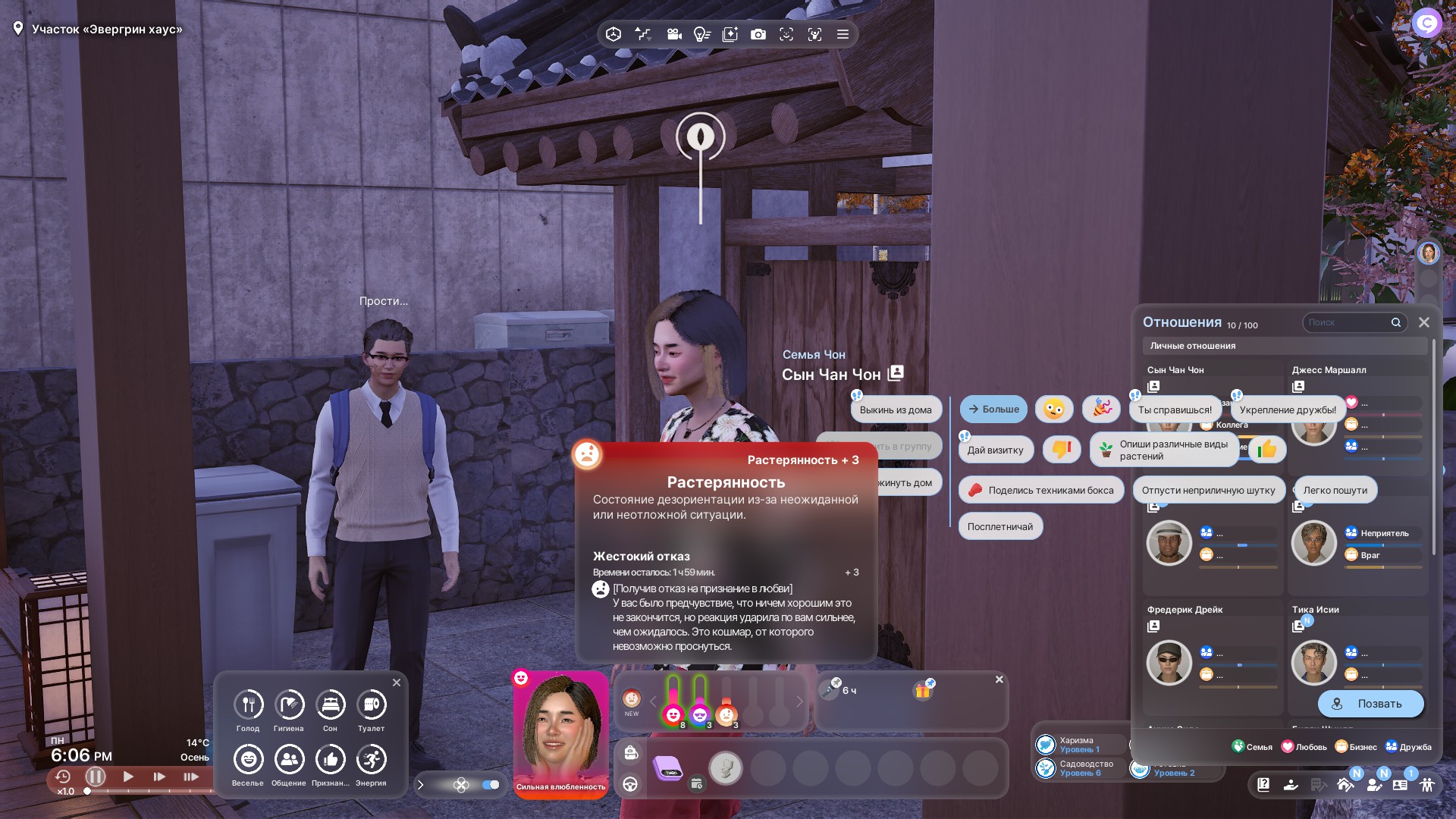This screenshot has width=1456, height=819.
Task: Select 'Посплетничай' interaction
Action: pos(999,527)
